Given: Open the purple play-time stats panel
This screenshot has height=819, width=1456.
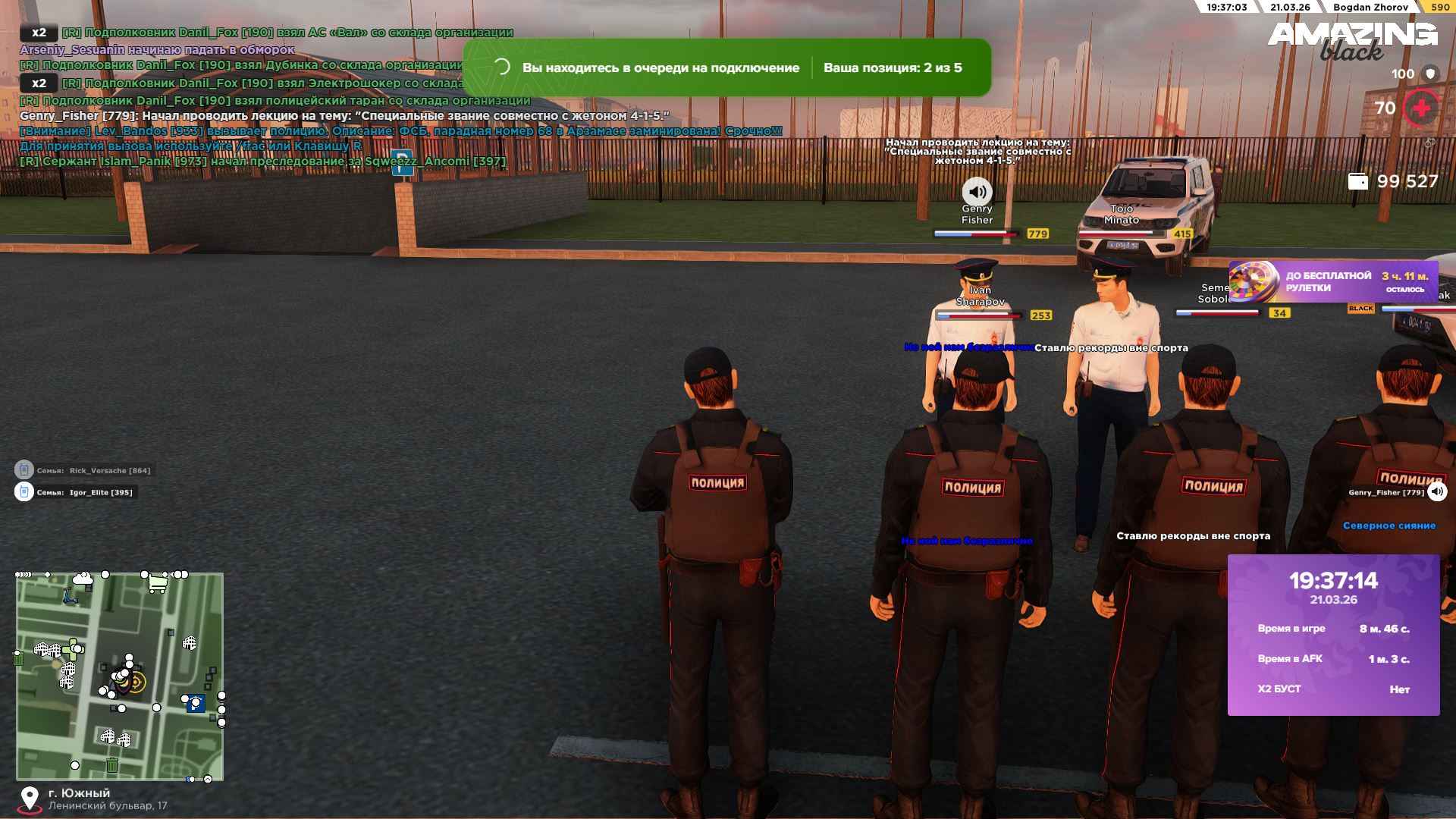Looking at the screenshot, I should click(1333, 635).
